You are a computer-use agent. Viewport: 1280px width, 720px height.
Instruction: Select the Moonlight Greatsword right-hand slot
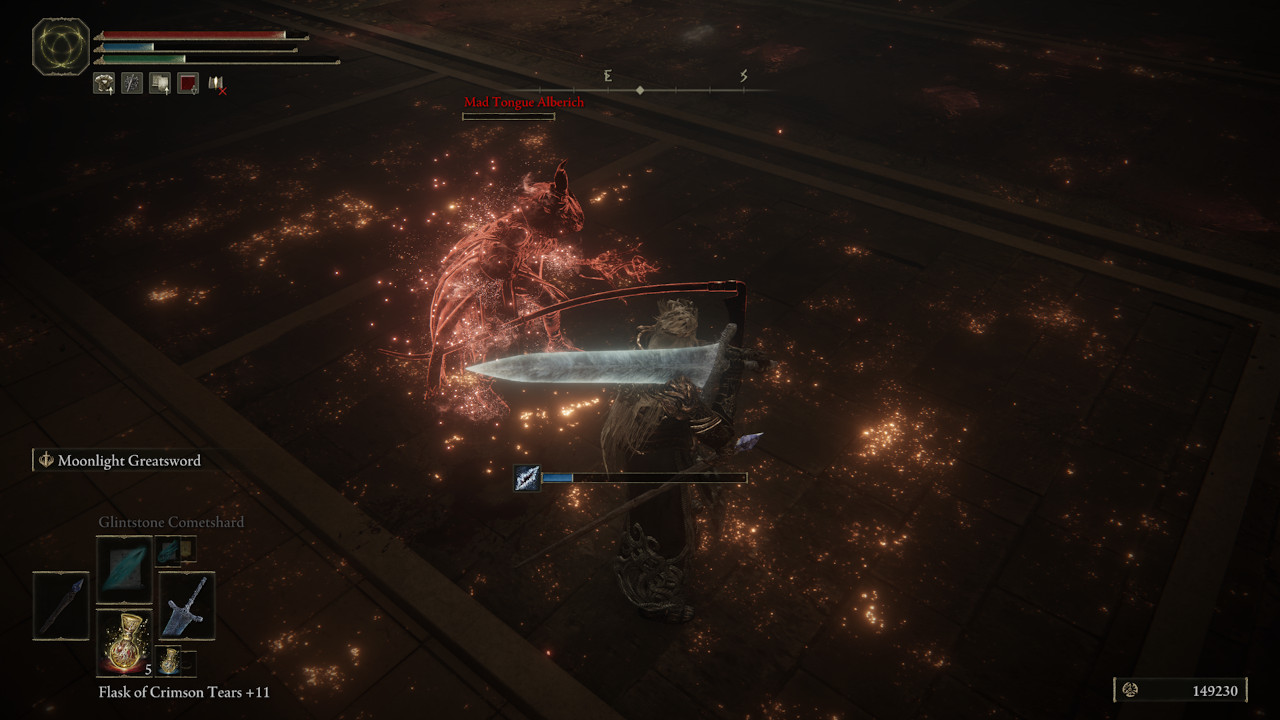[x=187, y=605]
